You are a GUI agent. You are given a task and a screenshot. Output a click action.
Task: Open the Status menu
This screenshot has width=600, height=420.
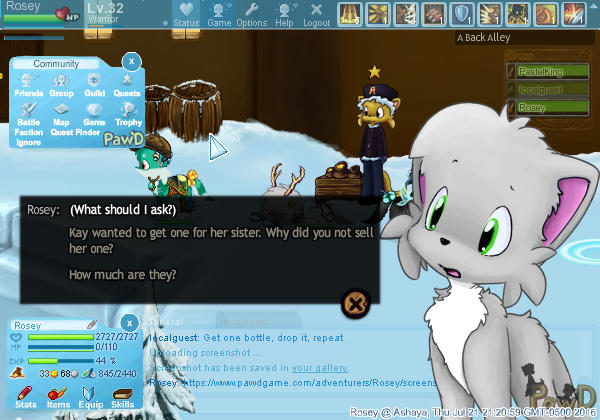click(186, 14)
